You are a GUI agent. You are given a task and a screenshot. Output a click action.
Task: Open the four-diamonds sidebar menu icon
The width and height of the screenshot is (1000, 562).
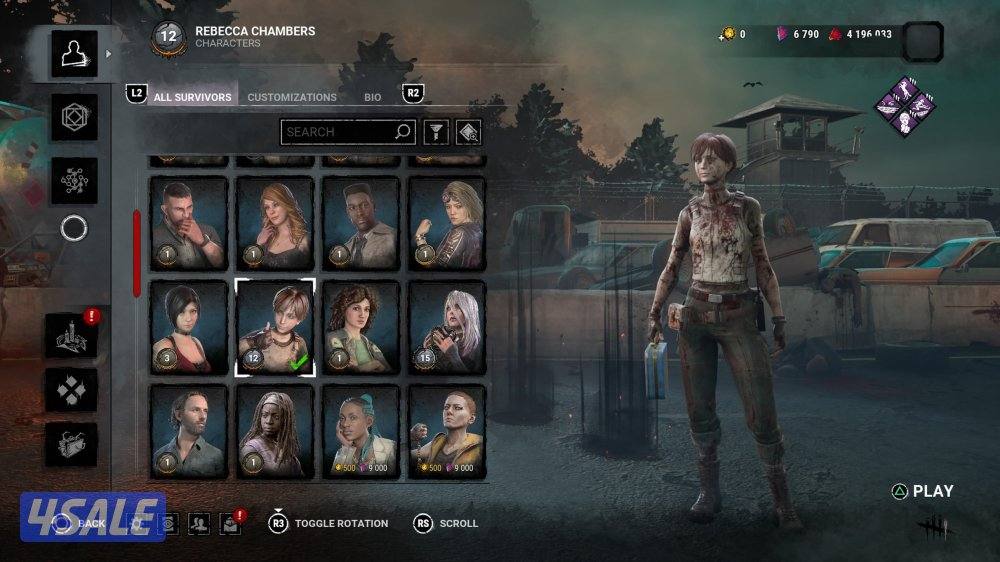pyautogui.click(x=75, y=390)
